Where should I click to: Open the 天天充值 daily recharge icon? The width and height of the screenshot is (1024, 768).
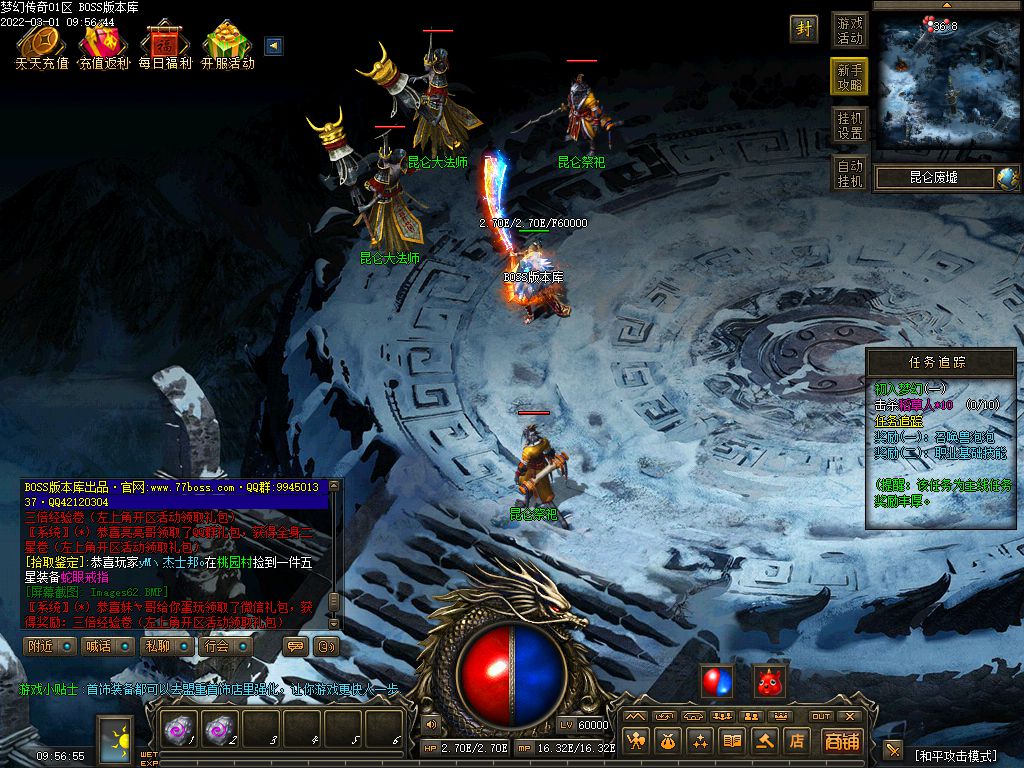click(x=41, y=46)
